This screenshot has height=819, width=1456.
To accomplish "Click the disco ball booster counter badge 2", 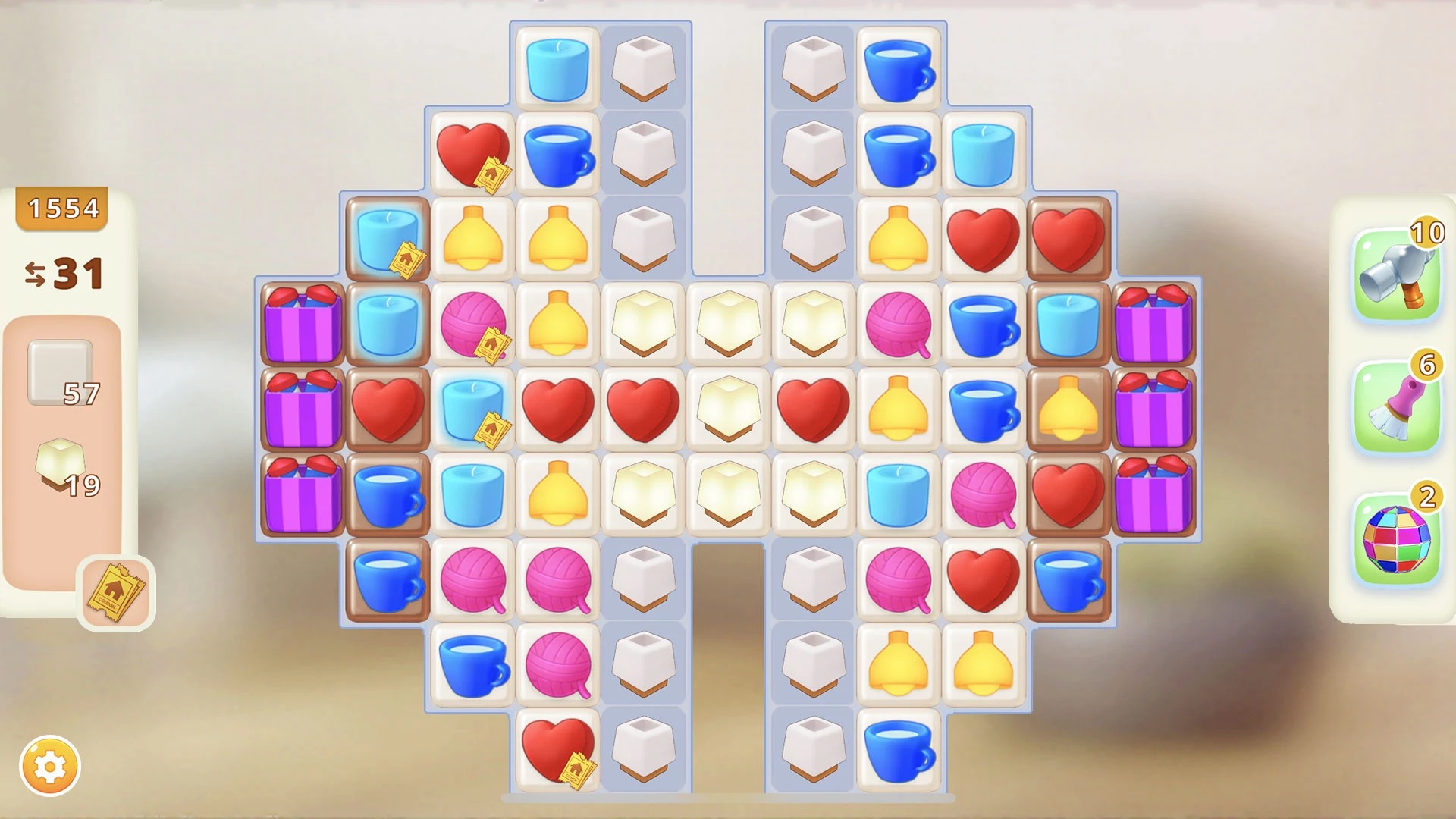I will 1426,494.
